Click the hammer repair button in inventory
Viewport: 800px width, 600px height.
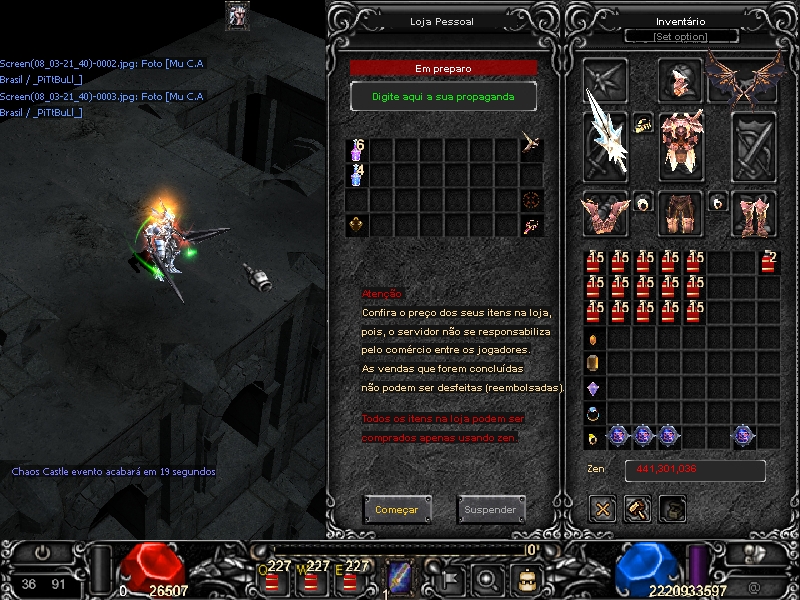pyautogui.click(x=638, y=508)
